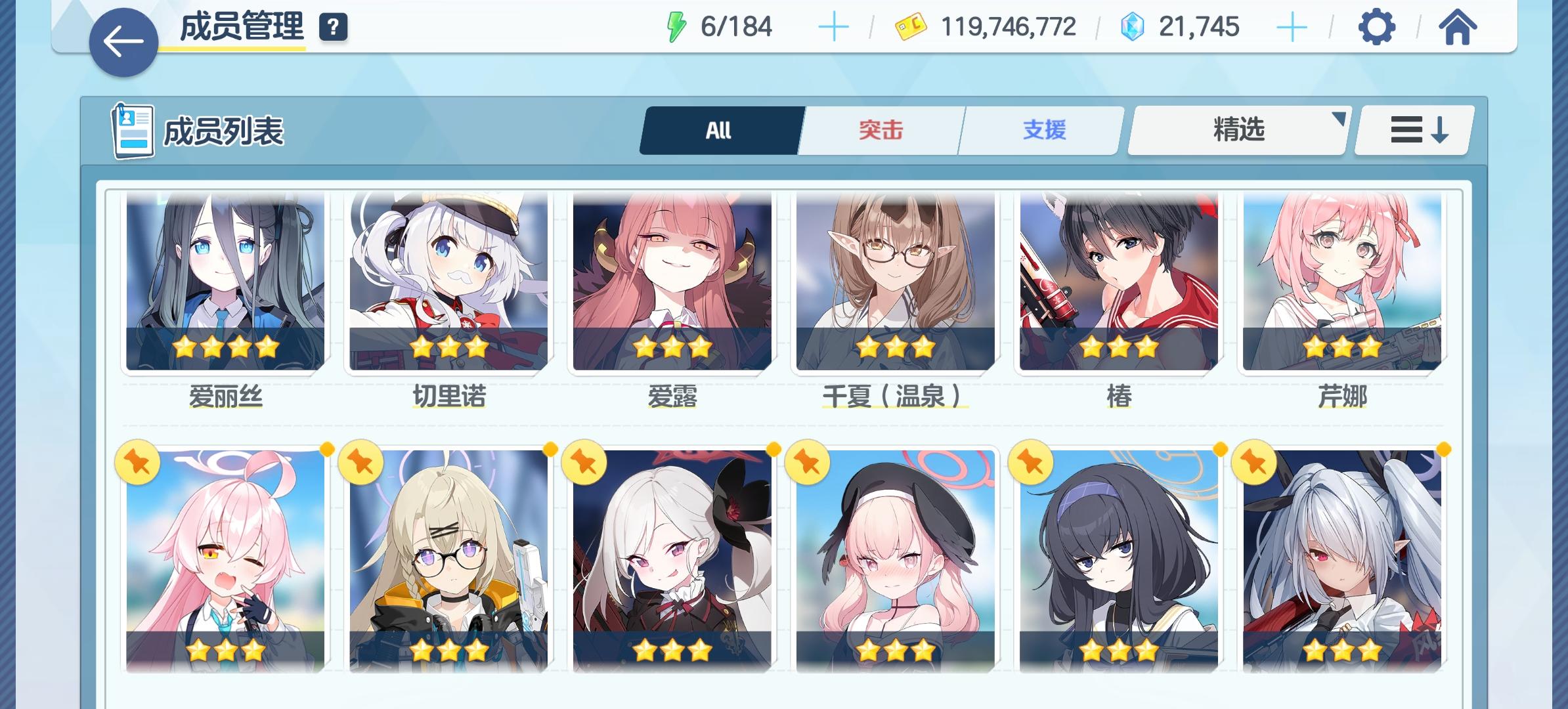
Task: Switch to the 支援 tab
Action: coord(1043,129)
